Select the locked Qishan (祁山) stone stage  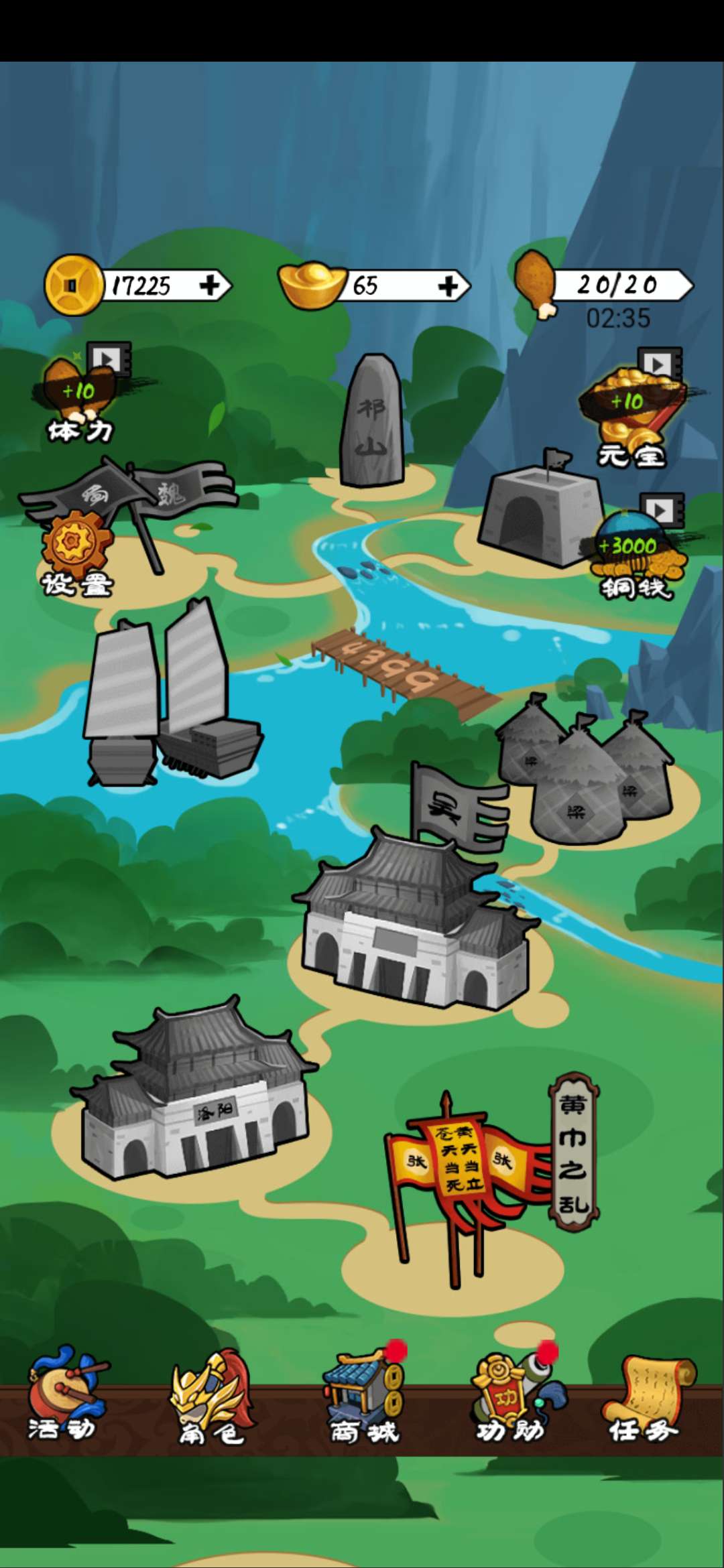(372, 422)
